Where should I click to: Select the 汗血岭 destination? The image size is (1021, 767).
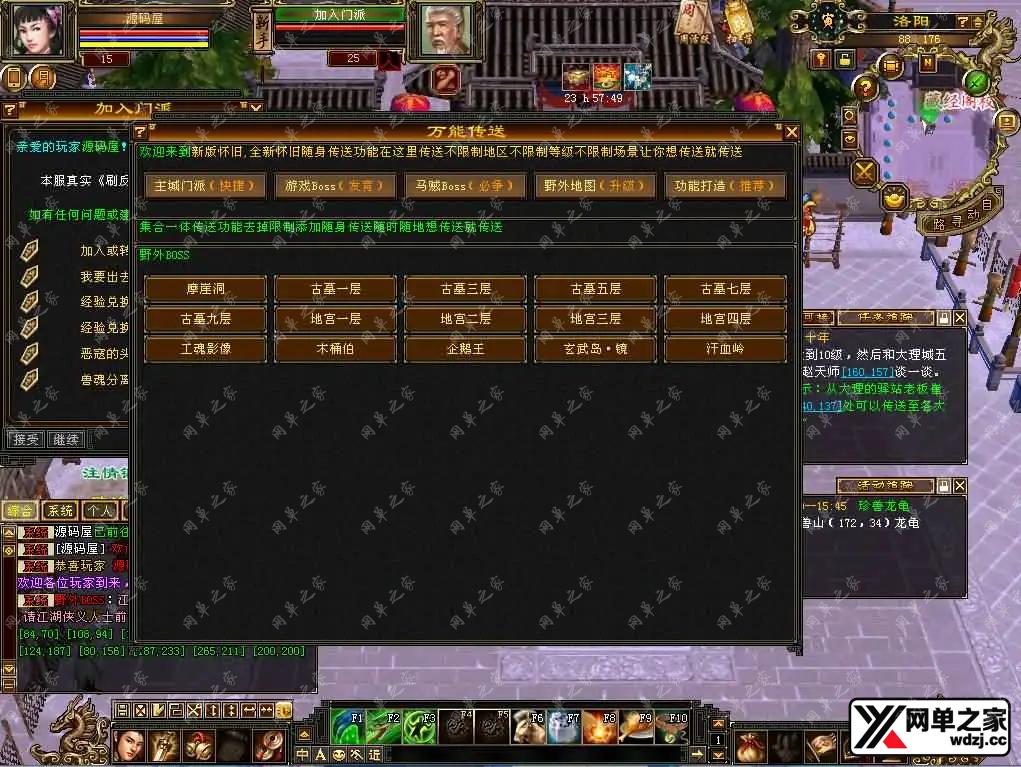(725, 349)
